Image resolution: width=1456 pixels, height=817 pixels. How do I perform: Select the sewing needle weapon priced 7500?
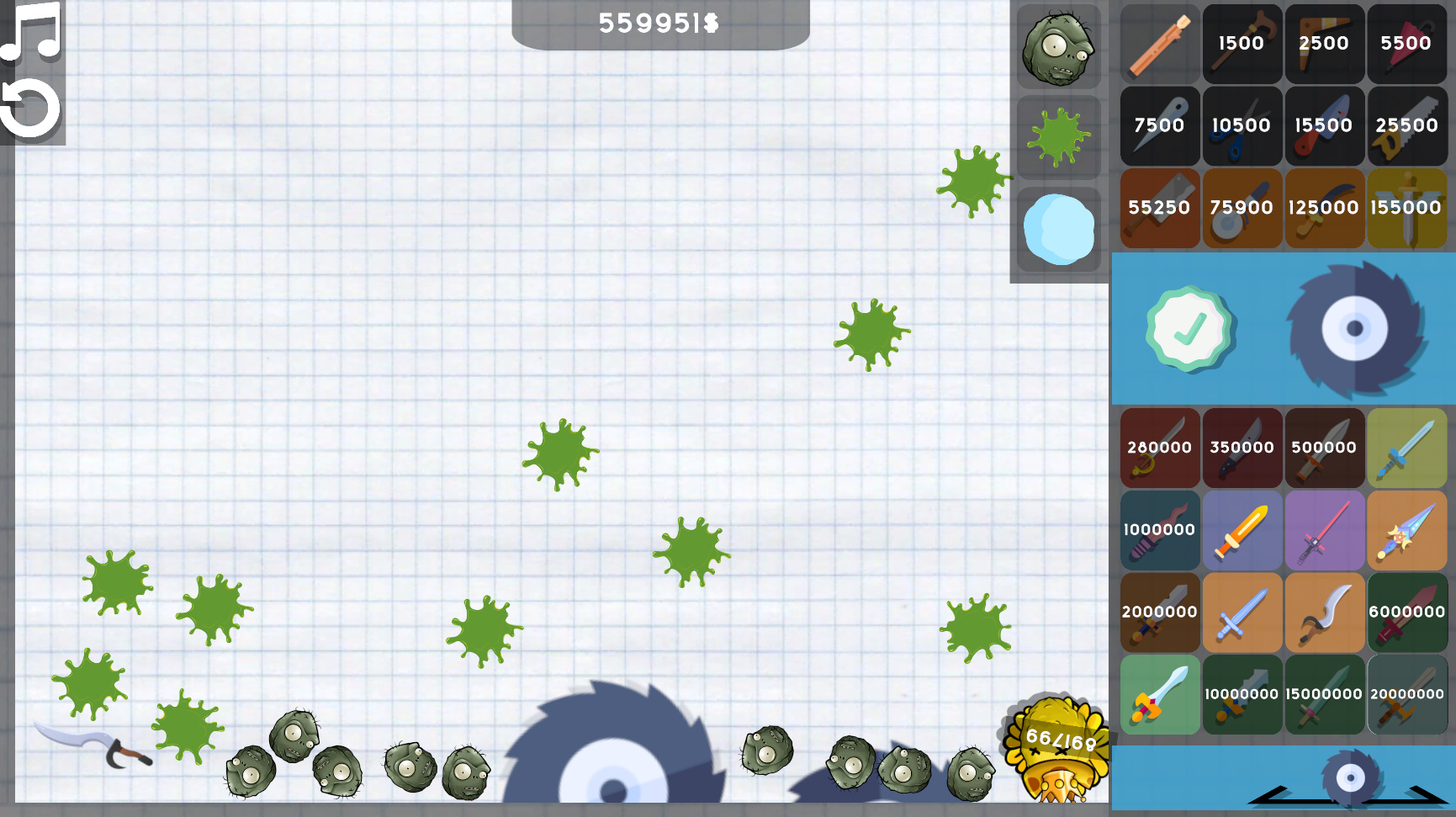coord(1159,125)
